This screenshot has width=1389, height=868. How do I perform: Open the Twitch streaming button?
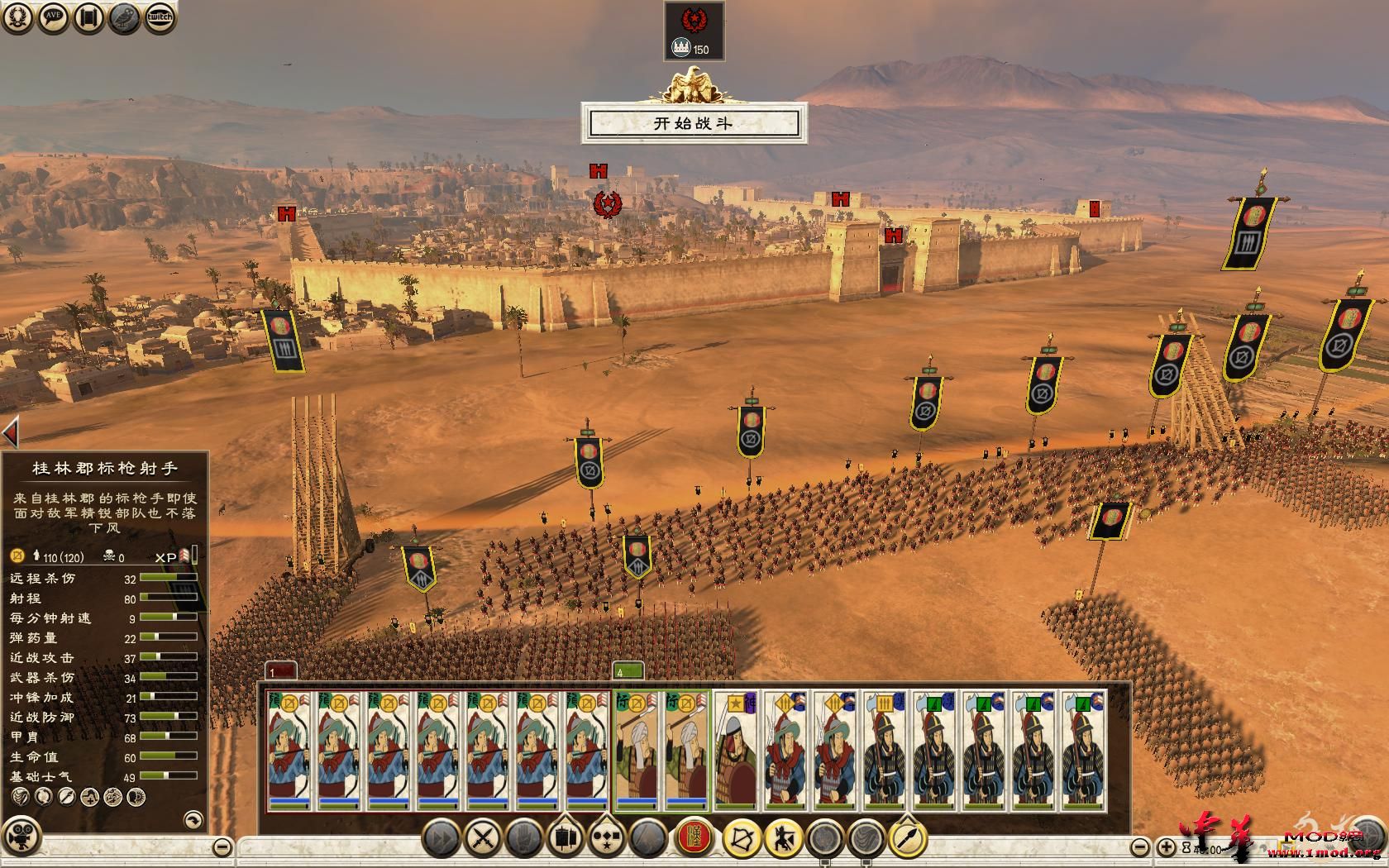point(160,17)
